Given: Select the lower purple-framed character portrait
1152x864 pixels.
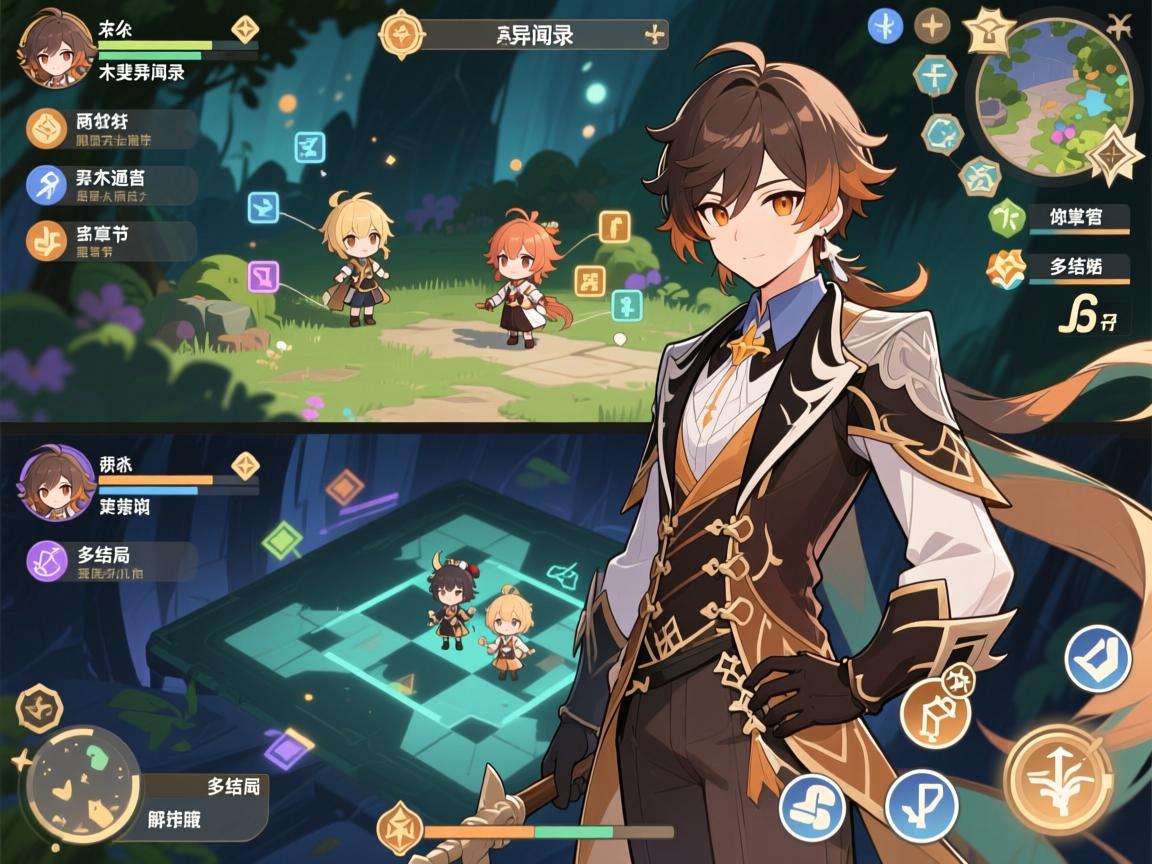Looking at the screenshot, I should click(x=57, y=483).
